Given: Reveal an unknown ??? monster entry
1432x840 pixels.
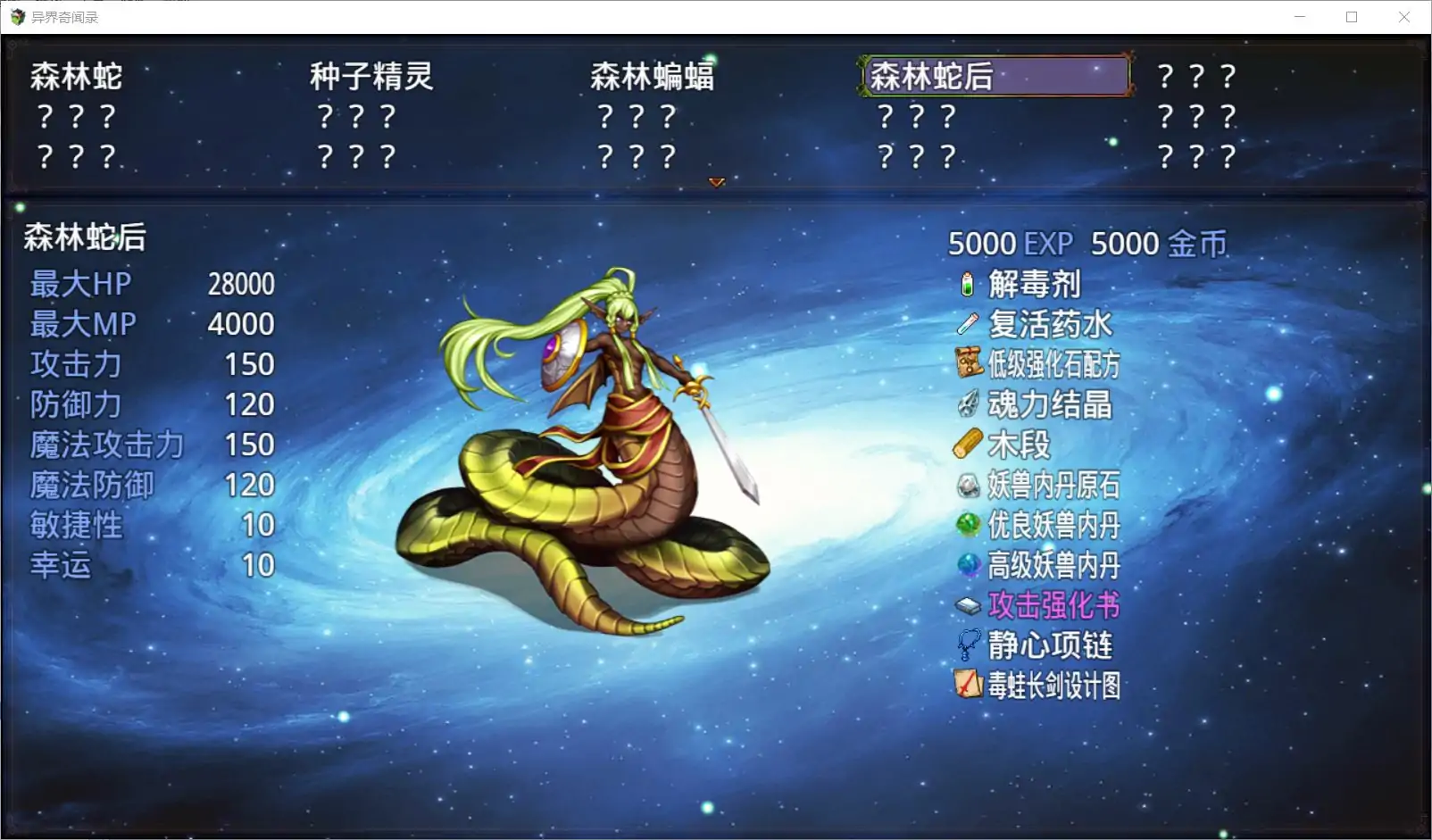Looking at the screenshot, I should (x=1196, y=77).
